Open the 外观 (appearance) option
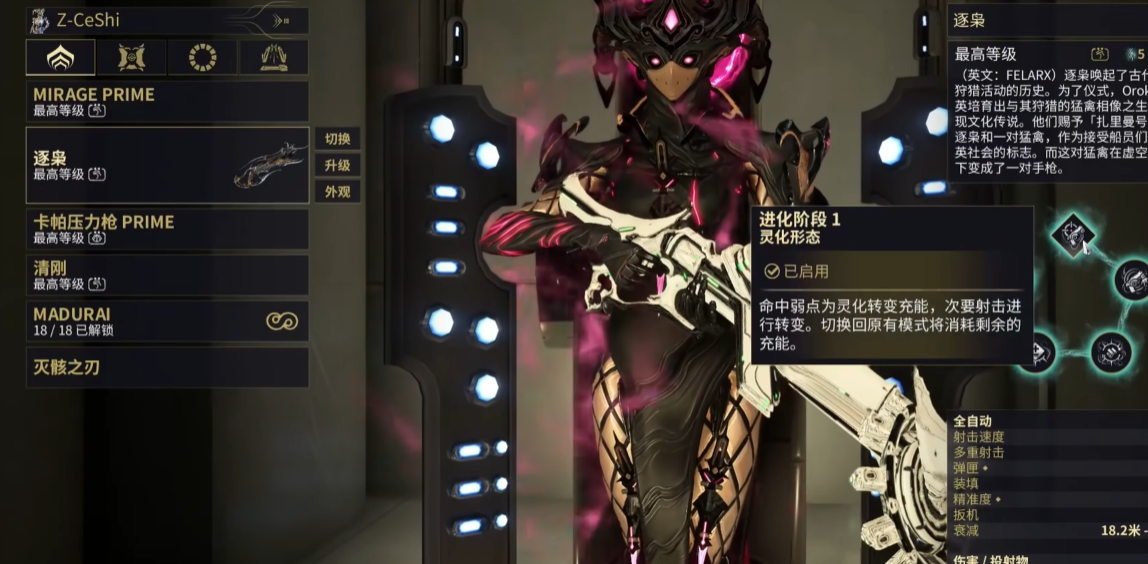 (337, 191)
